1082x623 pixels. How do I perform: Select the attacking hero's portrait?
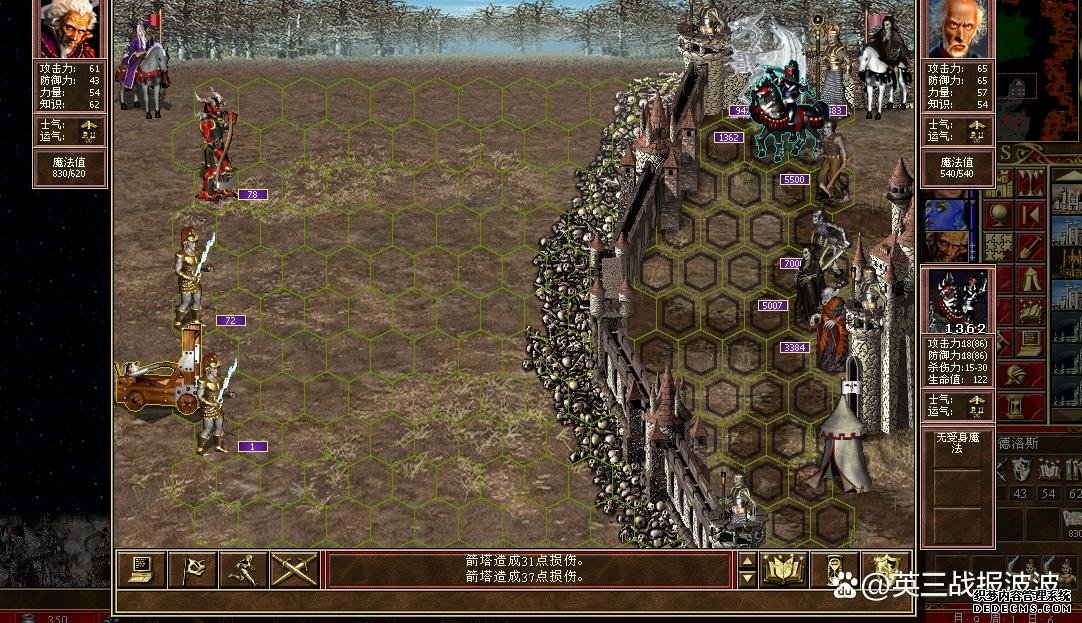click(69, 29)
